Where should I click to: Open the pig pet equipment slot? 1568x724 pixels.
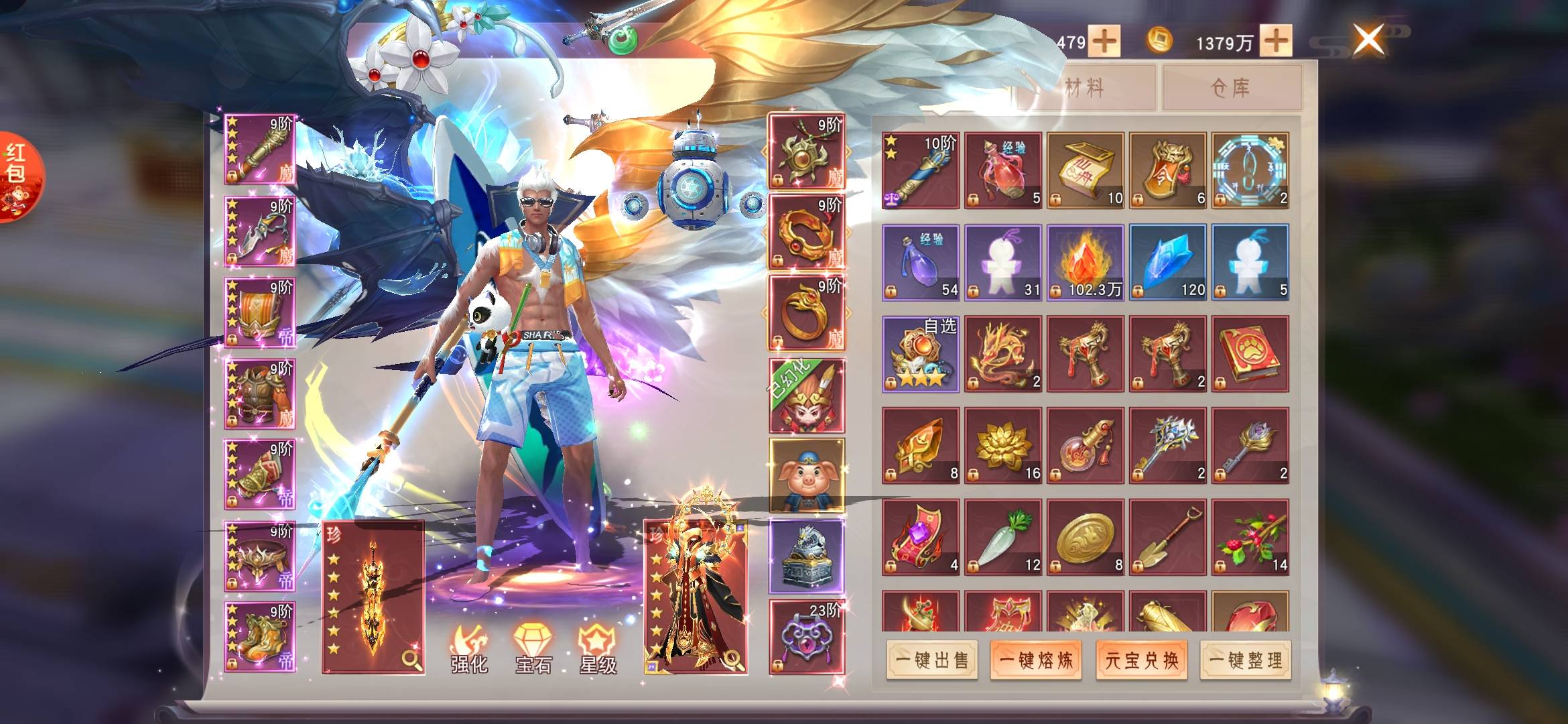[x=806, y=475]
